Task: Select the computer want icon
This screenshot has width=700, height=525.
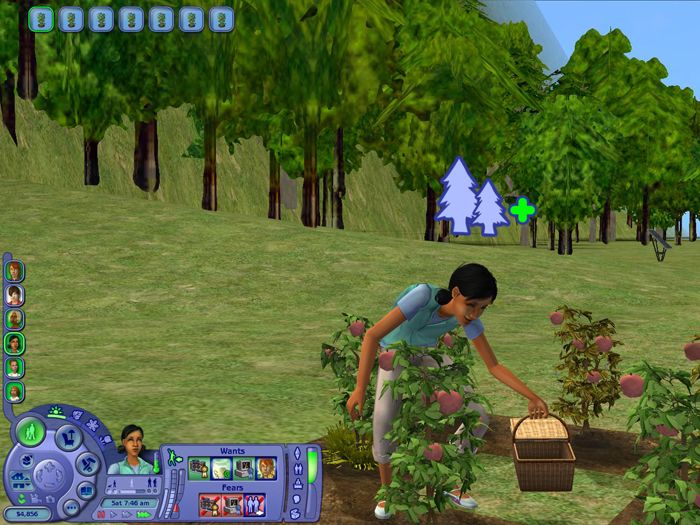Action: (x=243, y=468)
